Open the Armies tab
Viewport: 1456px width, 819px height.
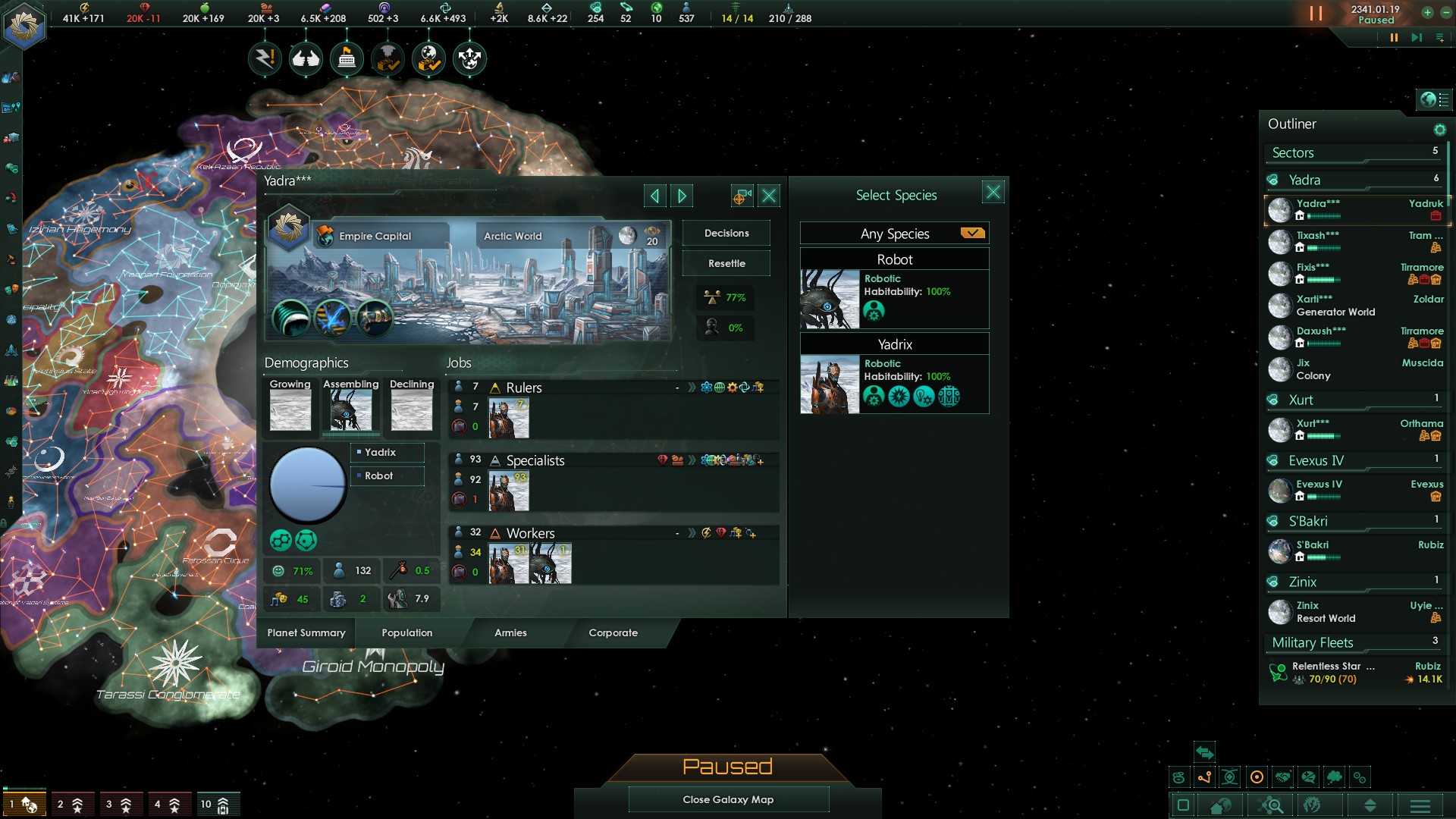510,632
